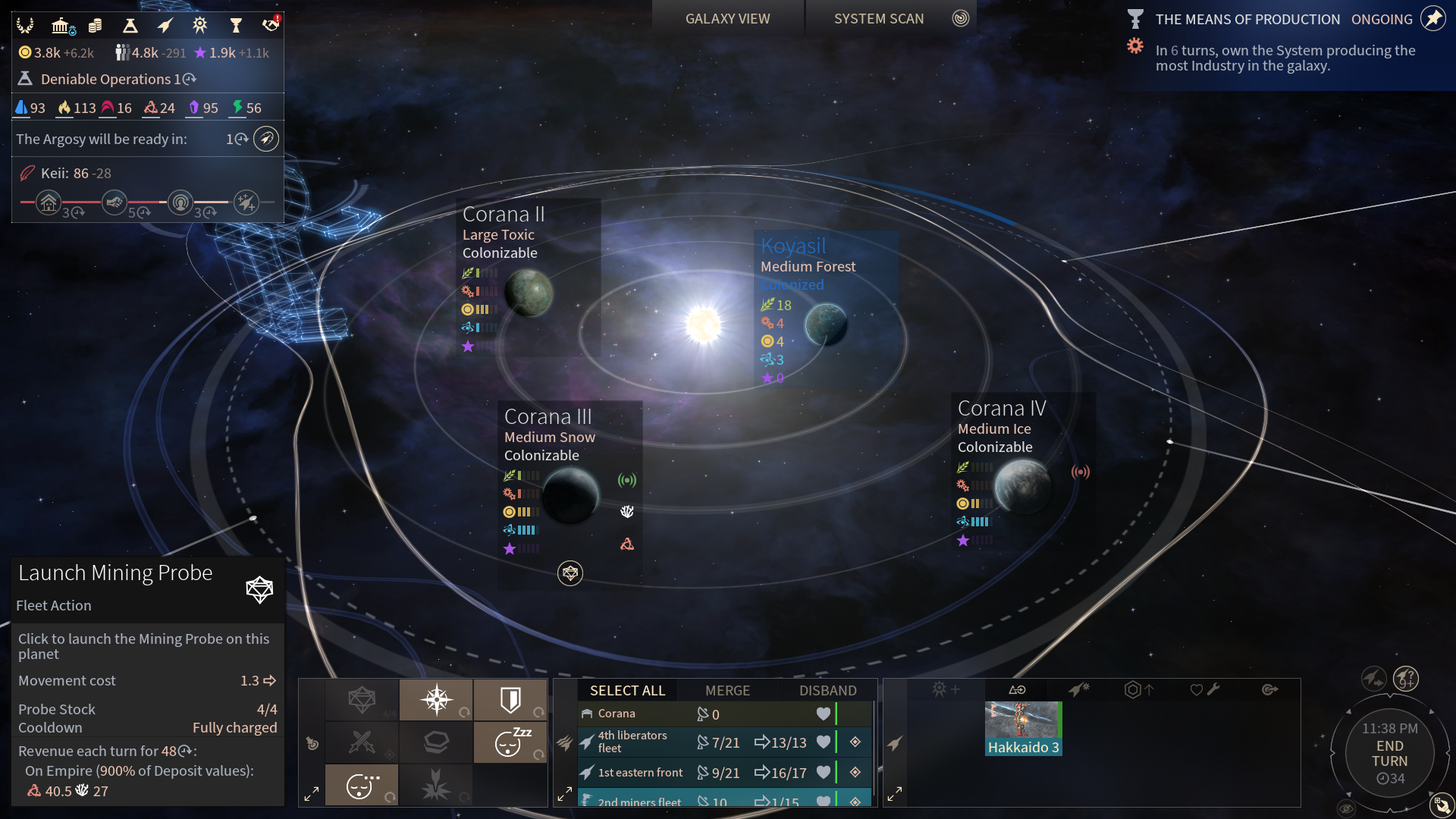Open the System Scan view
Image resolution: width=1456 pixels, height=819 pixels.
(879, 18)
